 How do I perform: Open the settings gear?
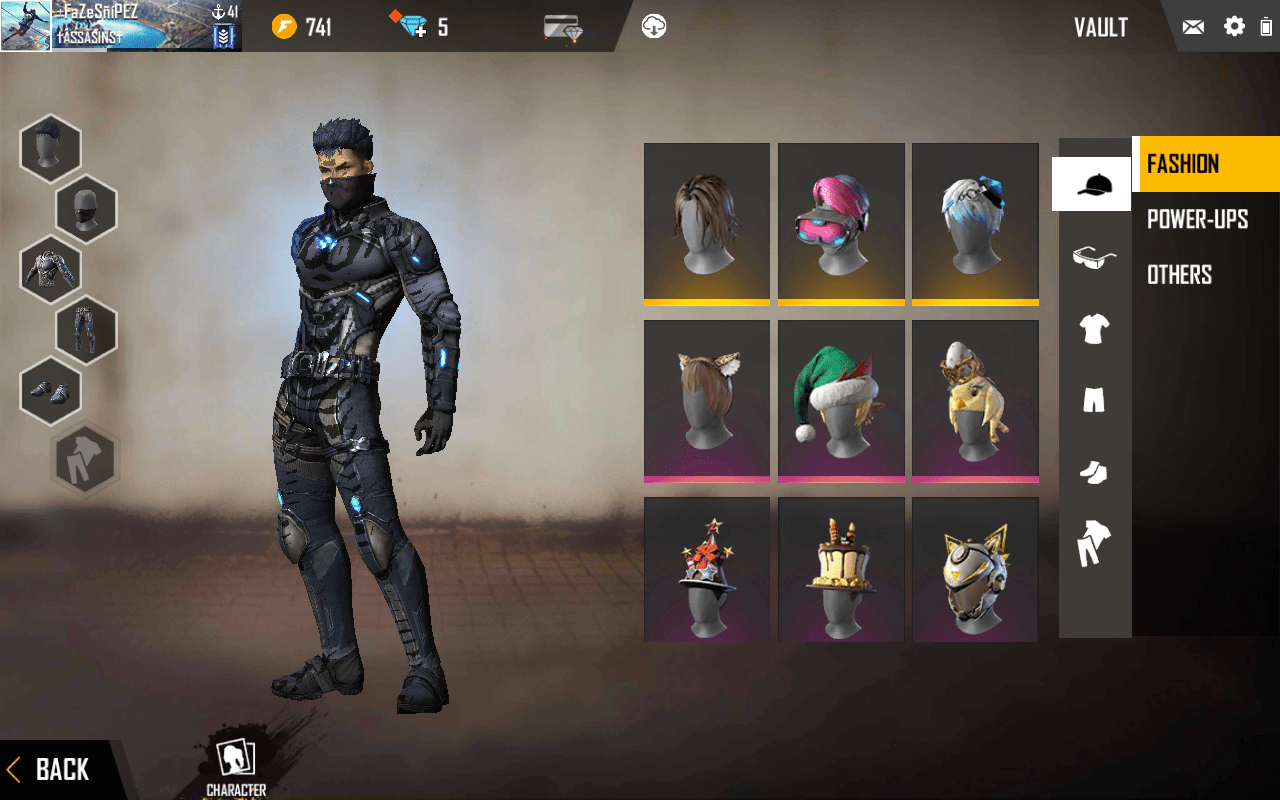point(1234,27)
